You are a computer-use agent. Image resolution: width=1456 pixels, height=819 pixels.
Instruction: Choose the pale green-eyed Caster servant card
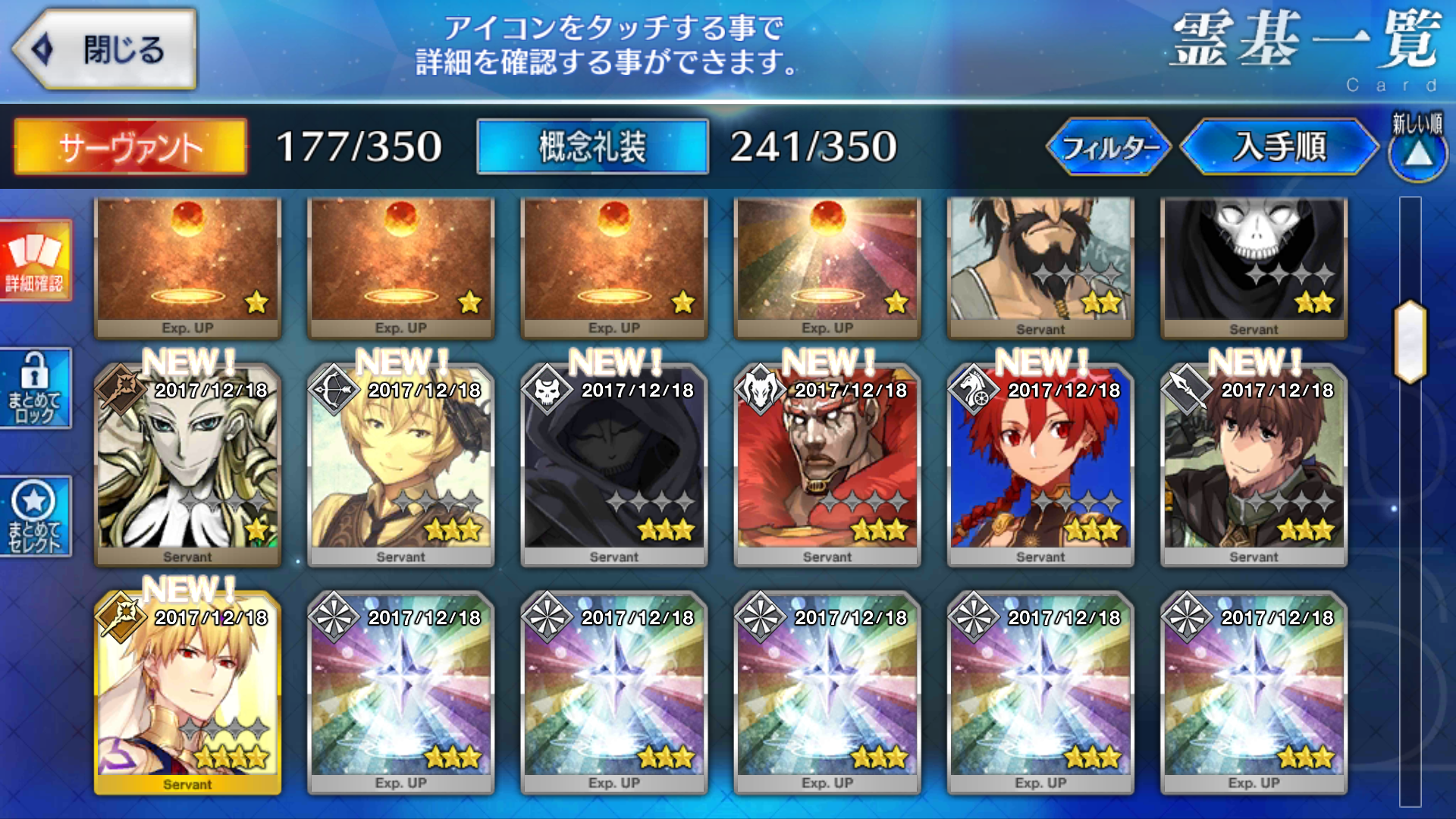187,465
